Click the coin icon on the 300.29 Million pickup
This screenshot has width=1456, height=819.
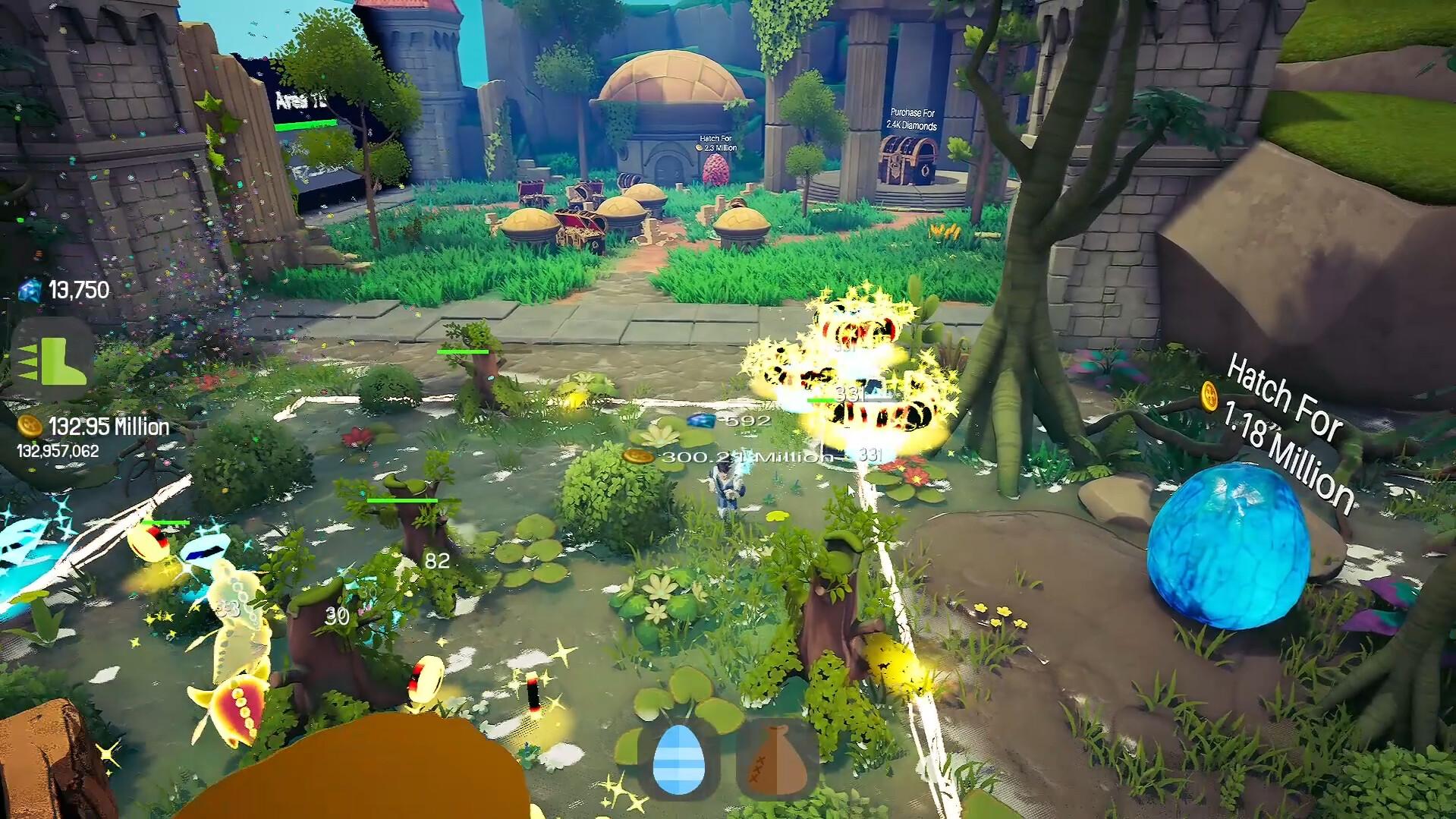click(638, 456)
